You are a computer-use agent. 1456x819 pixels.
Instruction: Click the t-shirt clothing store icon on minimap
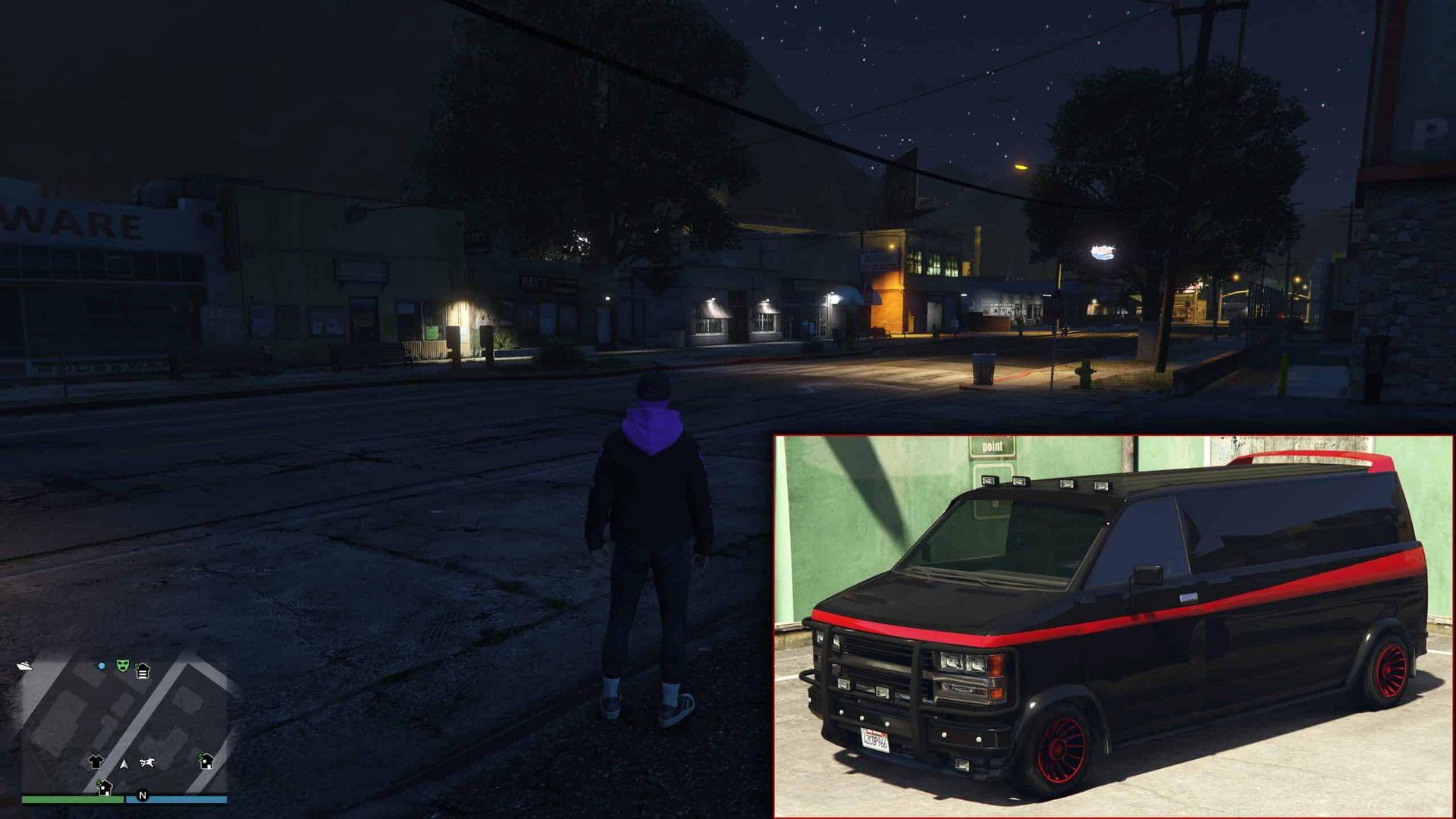pyautogui.click(x=96, y=762)
